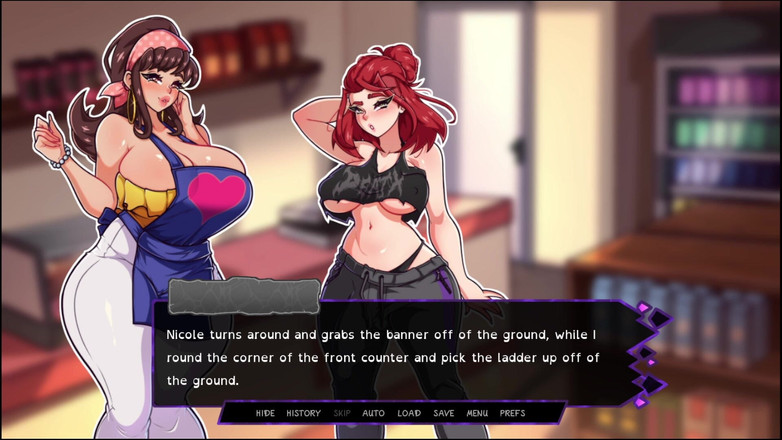Viewport: 782px width, 440px height.
Task: Open the Load game screen
Action: (409, 413)
